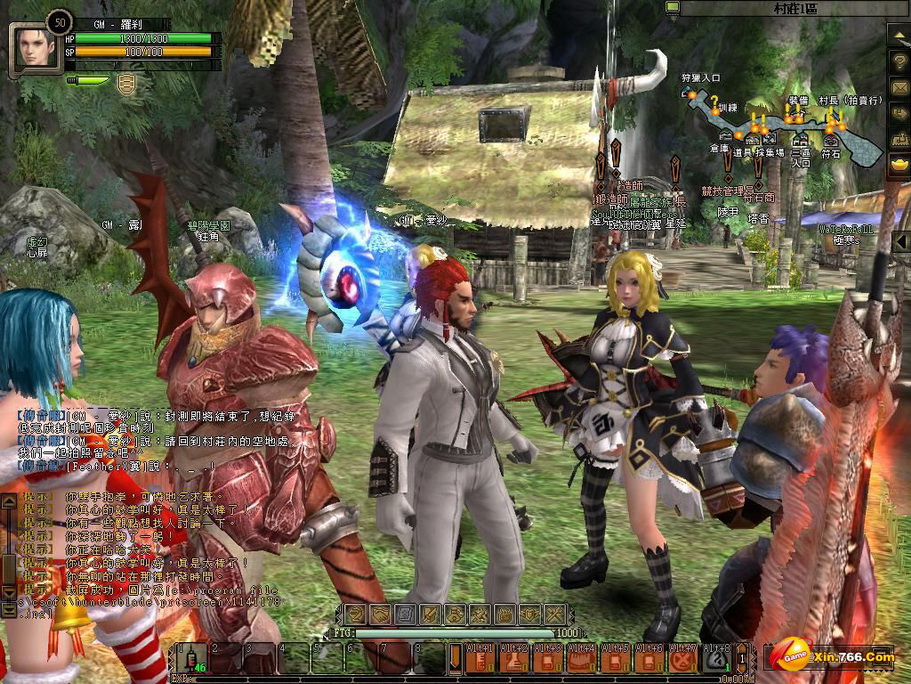
Task: Click the question mark help icon
Action: point(898,61)
